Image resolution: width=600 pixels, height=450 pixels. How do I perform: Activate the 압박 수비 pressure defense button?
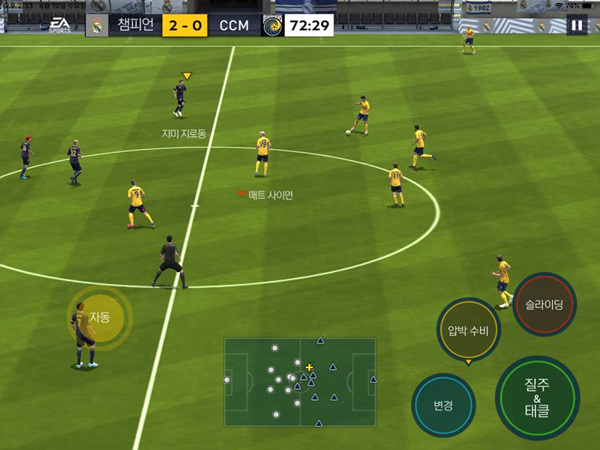pos(468,331)
